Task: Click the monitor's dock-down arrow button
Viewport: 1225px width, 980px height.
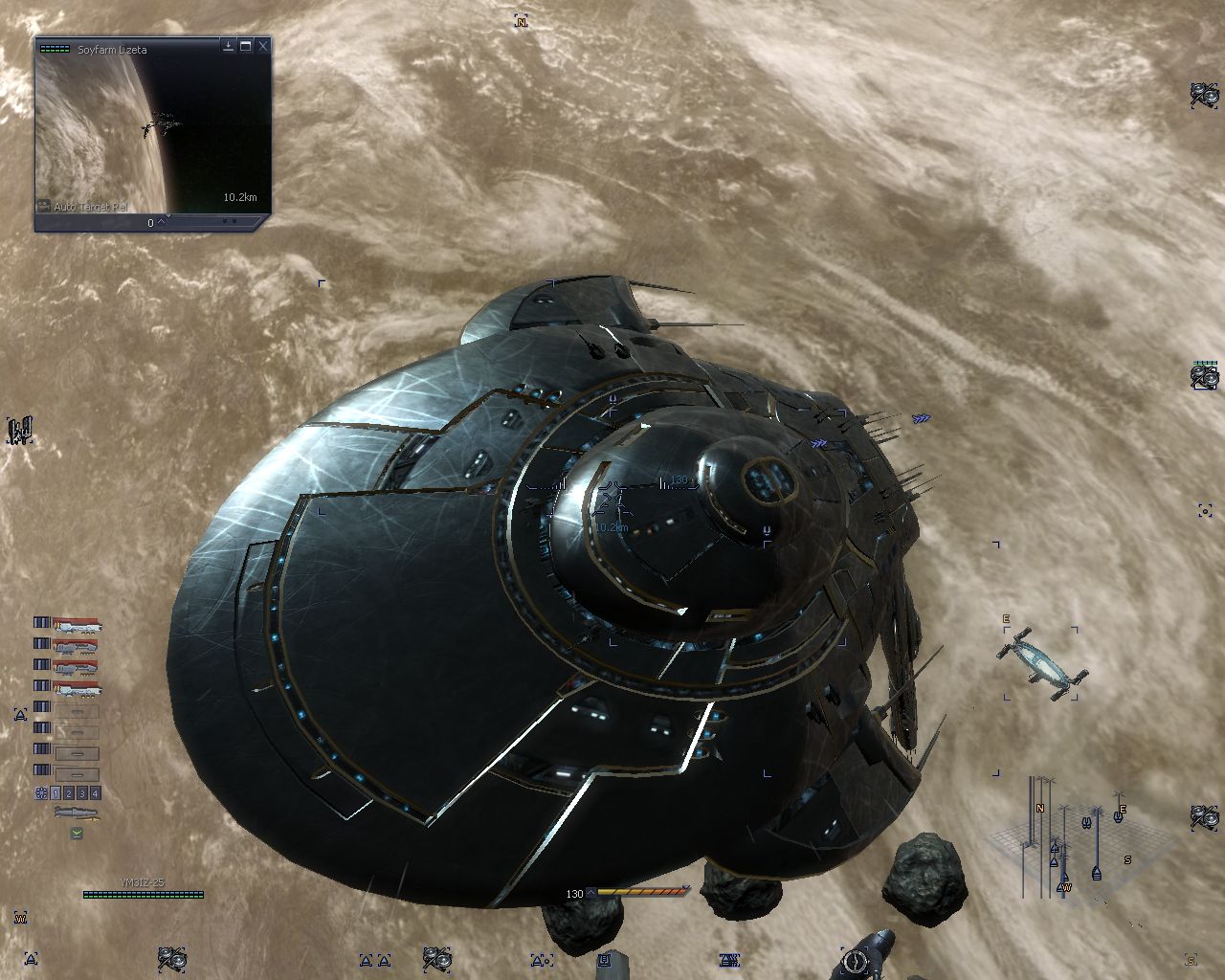Action: click(x=229, y=46)
